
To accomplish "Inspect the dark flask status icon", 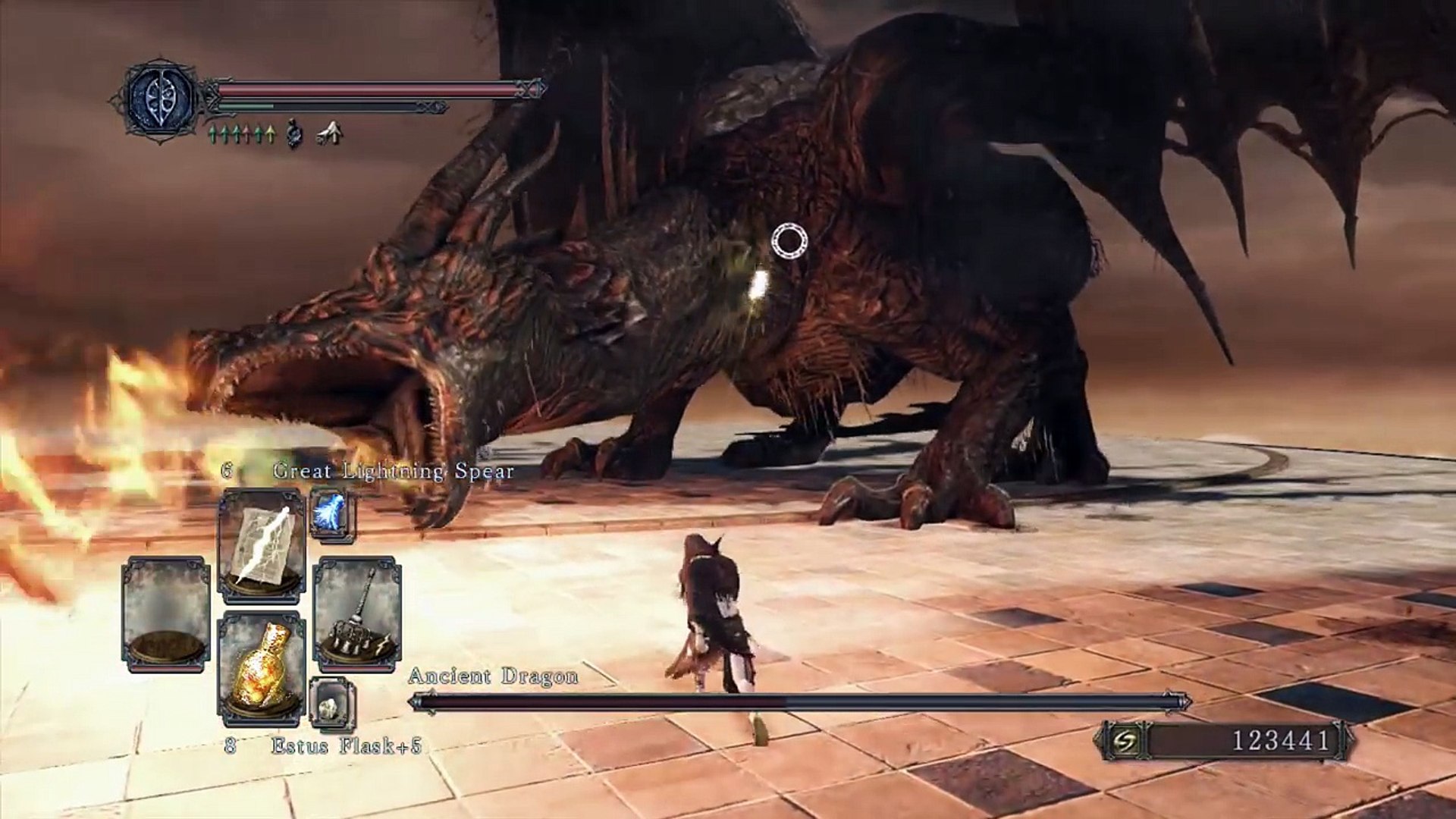I will pos(294,134).
